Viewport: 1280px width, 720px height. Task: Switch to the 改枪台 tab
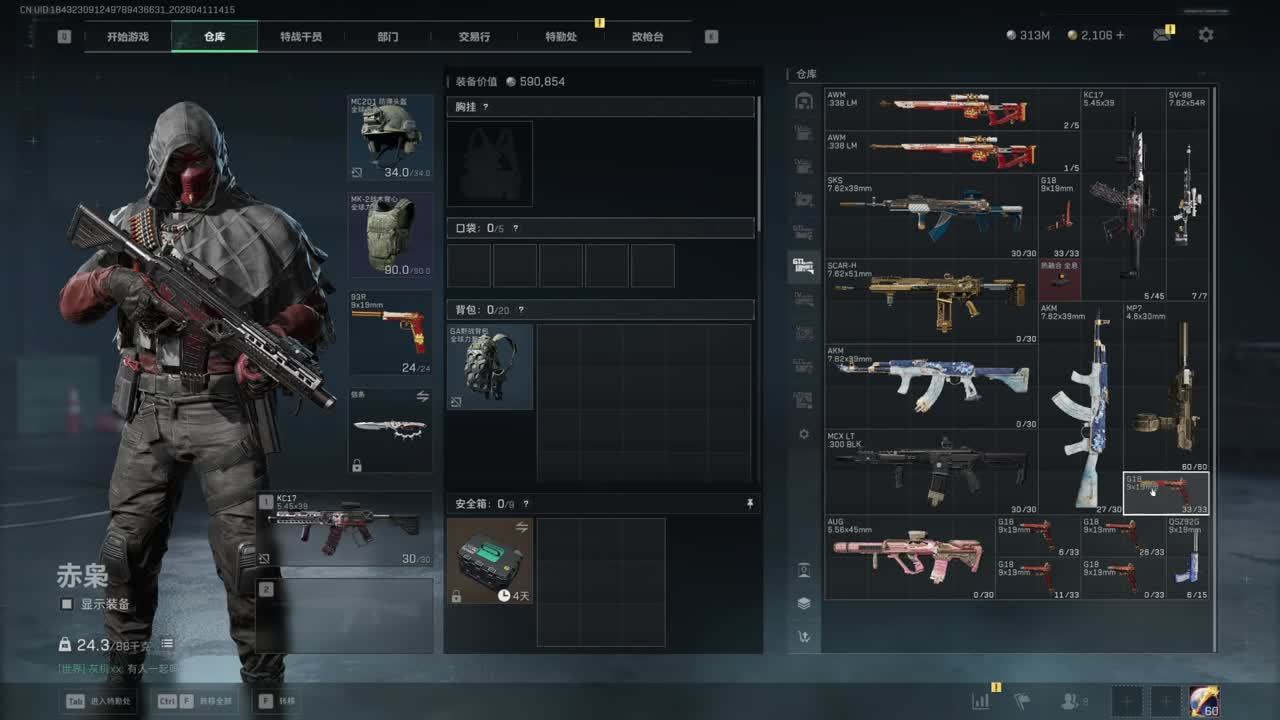click(x=647, y=37)
